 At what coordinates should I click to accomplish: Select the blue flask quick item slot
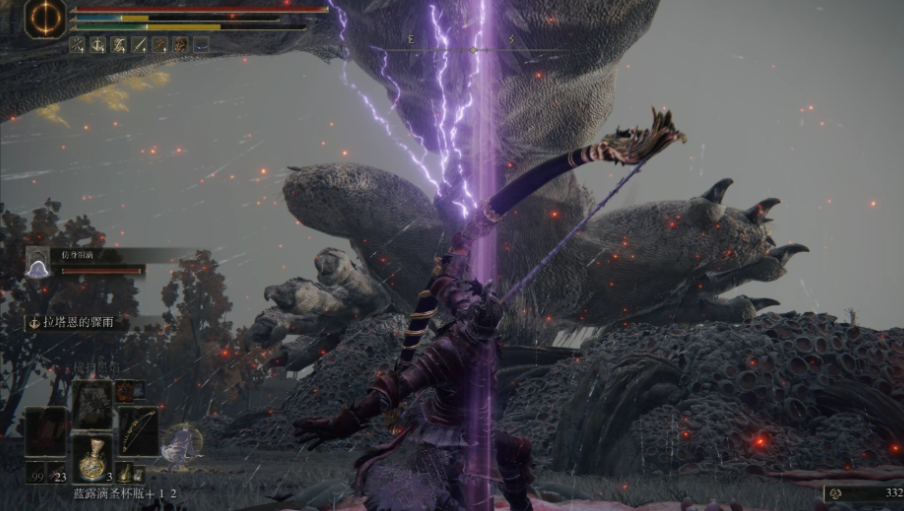(x=94, y=459)
